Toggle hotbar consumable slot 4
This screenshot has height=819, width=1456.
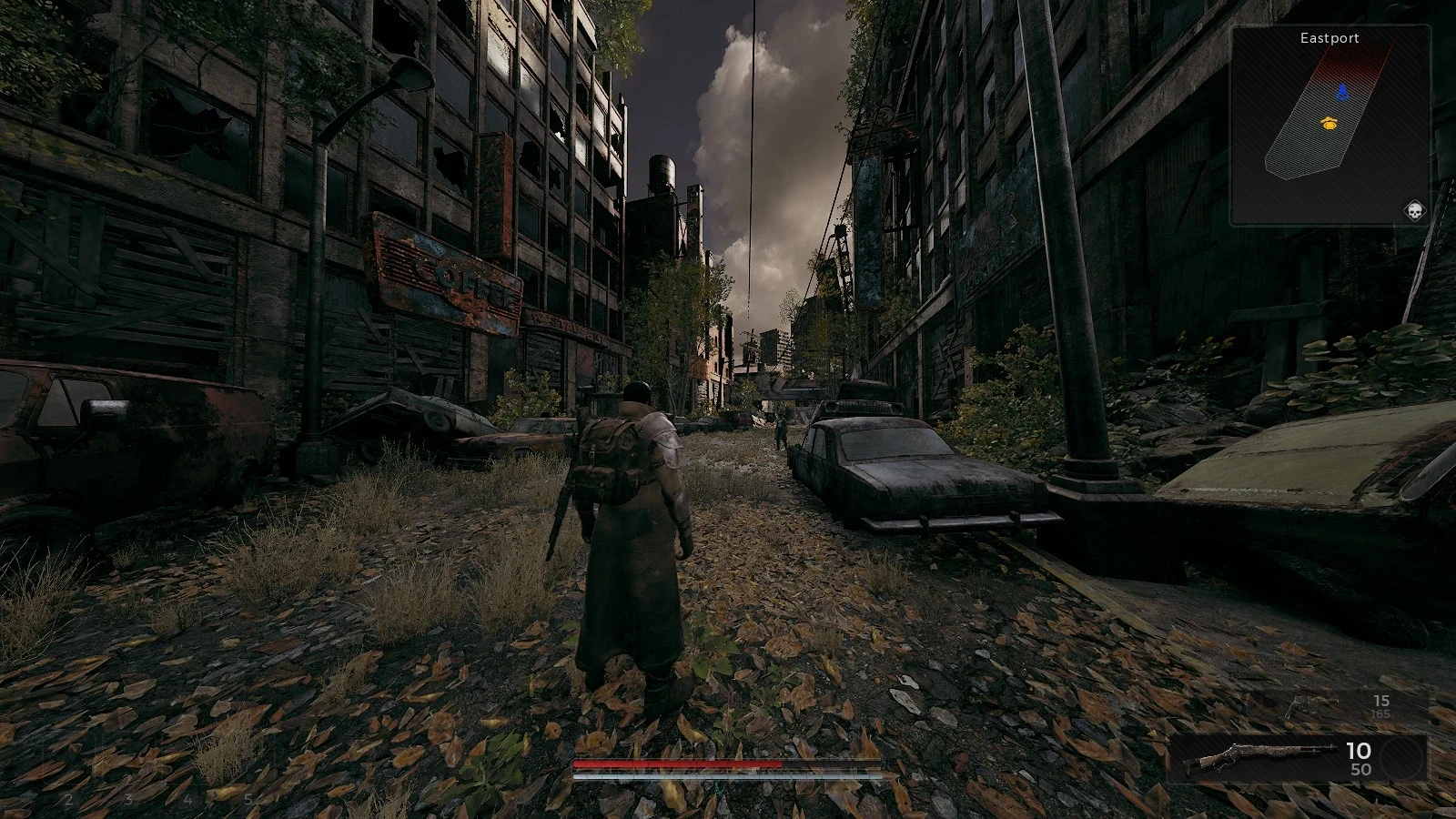pos(188,798)
